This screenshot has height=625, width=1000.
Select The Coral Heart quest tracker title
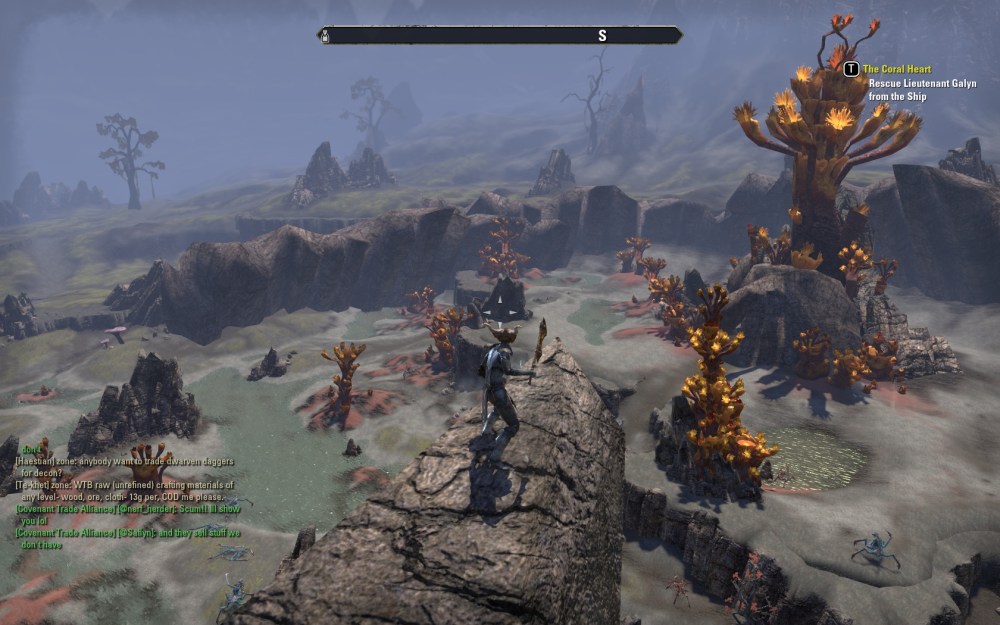point(896,69)
